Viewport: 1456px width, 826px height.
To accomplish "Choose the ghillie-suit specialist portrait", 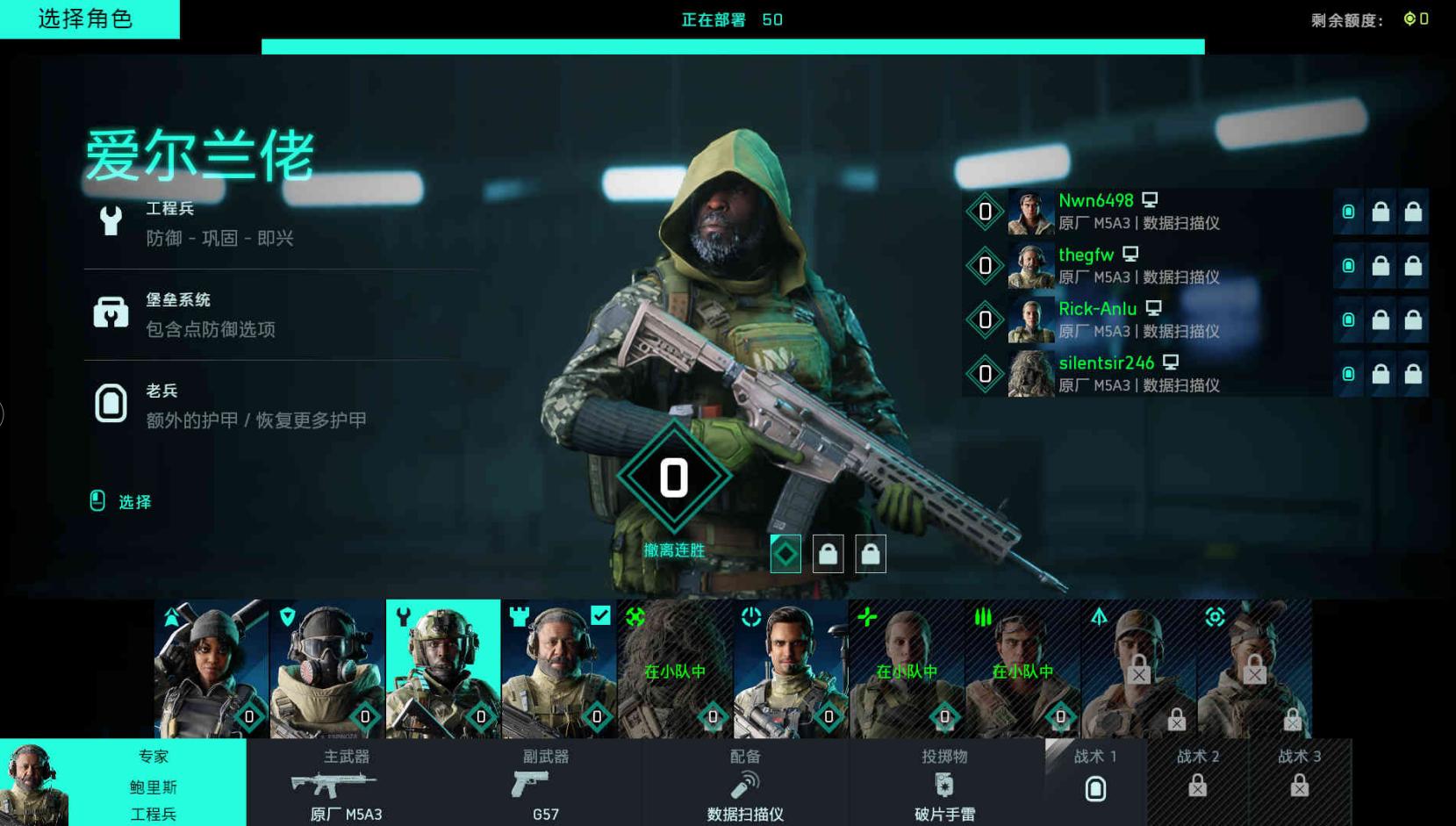I will 675,669.
